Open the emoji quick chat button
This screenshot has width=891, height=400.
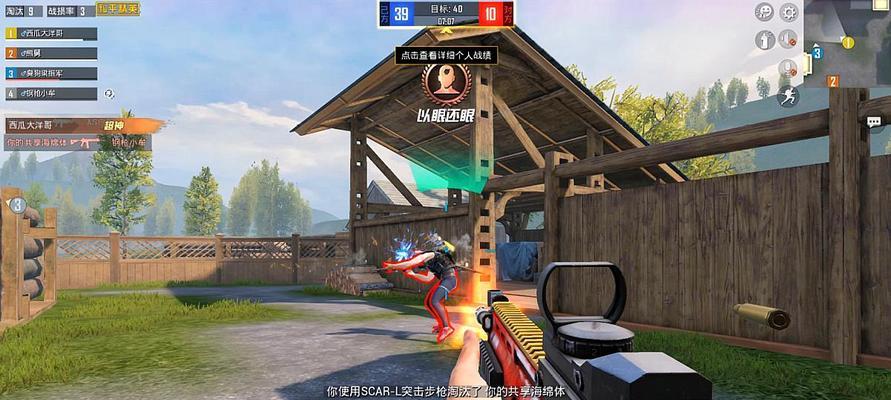click(764, 13)
